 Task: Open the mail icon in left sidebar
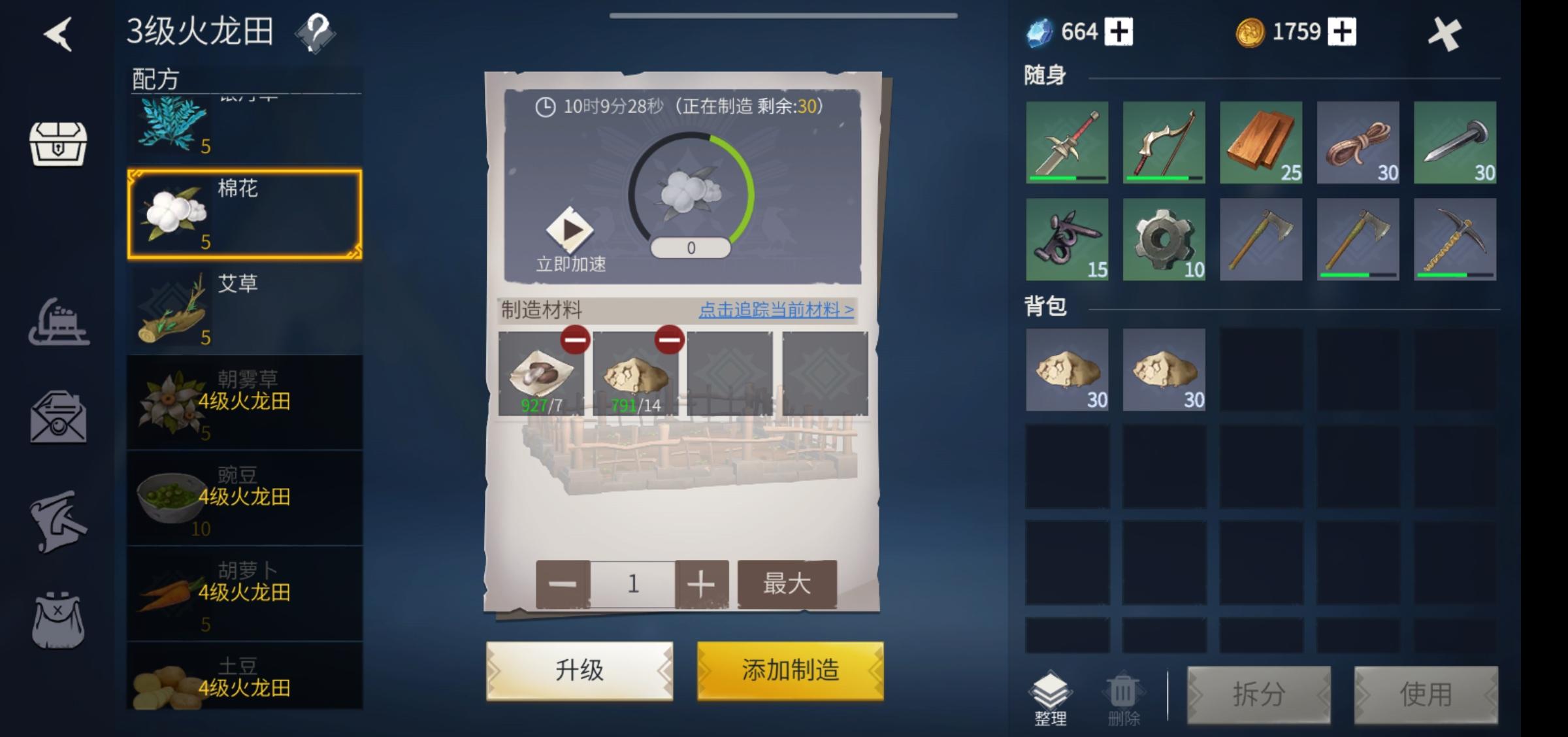click(x=57, y=417)
